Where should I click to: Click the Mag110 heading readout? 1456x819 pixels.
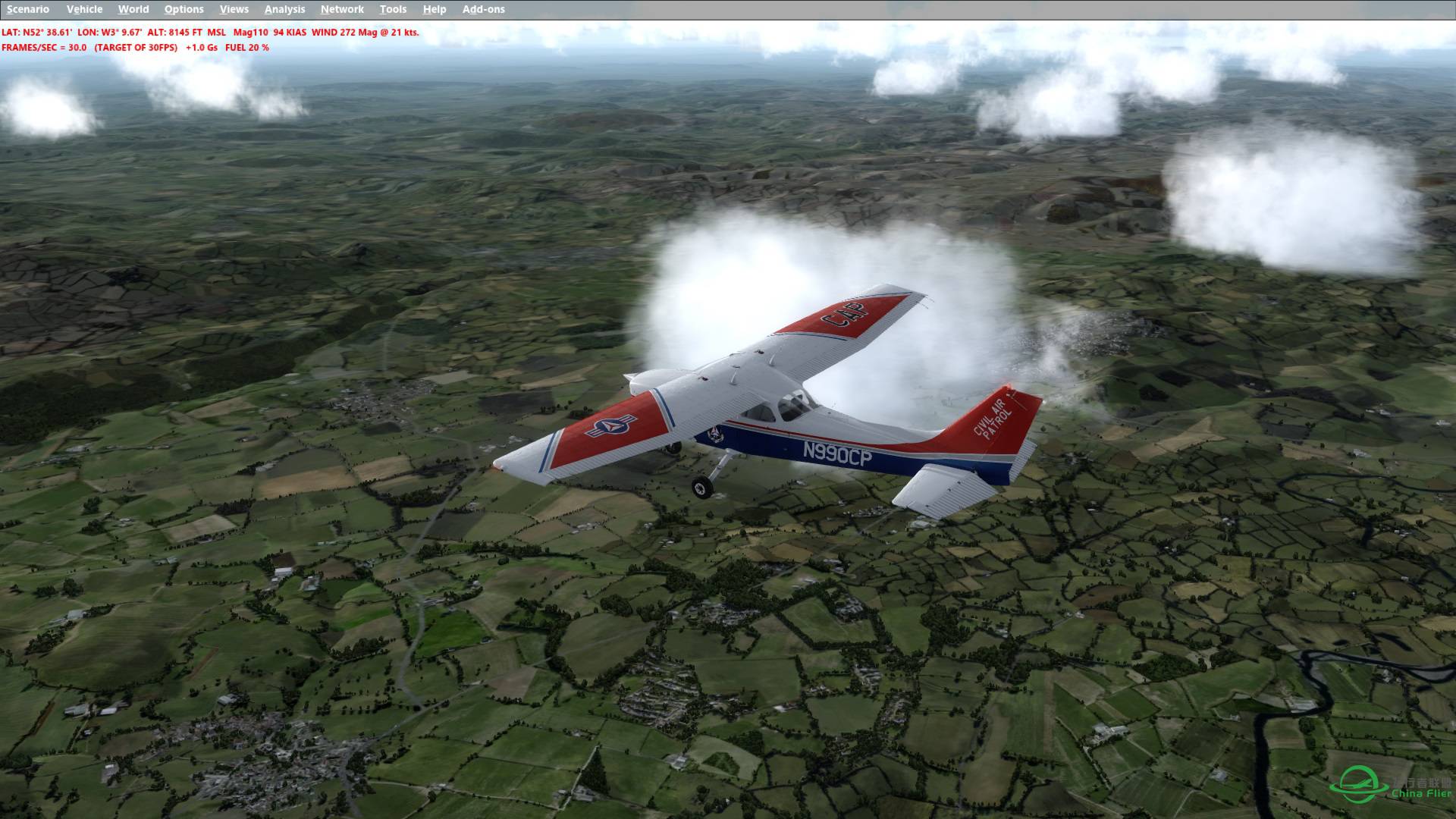[251, 33]
